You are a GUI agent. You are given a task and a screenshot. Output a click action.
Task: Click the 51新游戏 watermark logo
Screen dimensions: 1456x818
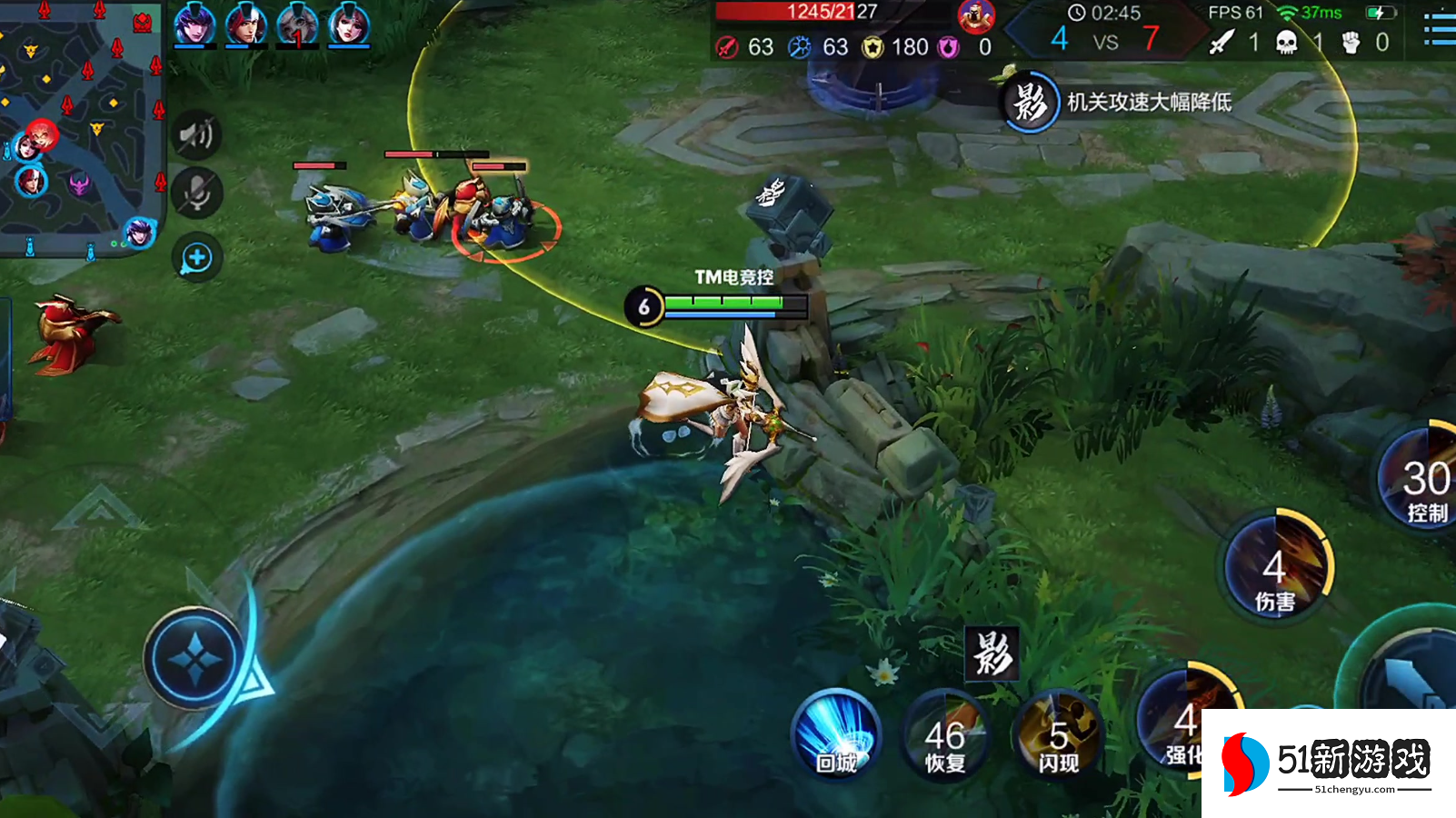tap(1328, 763)
